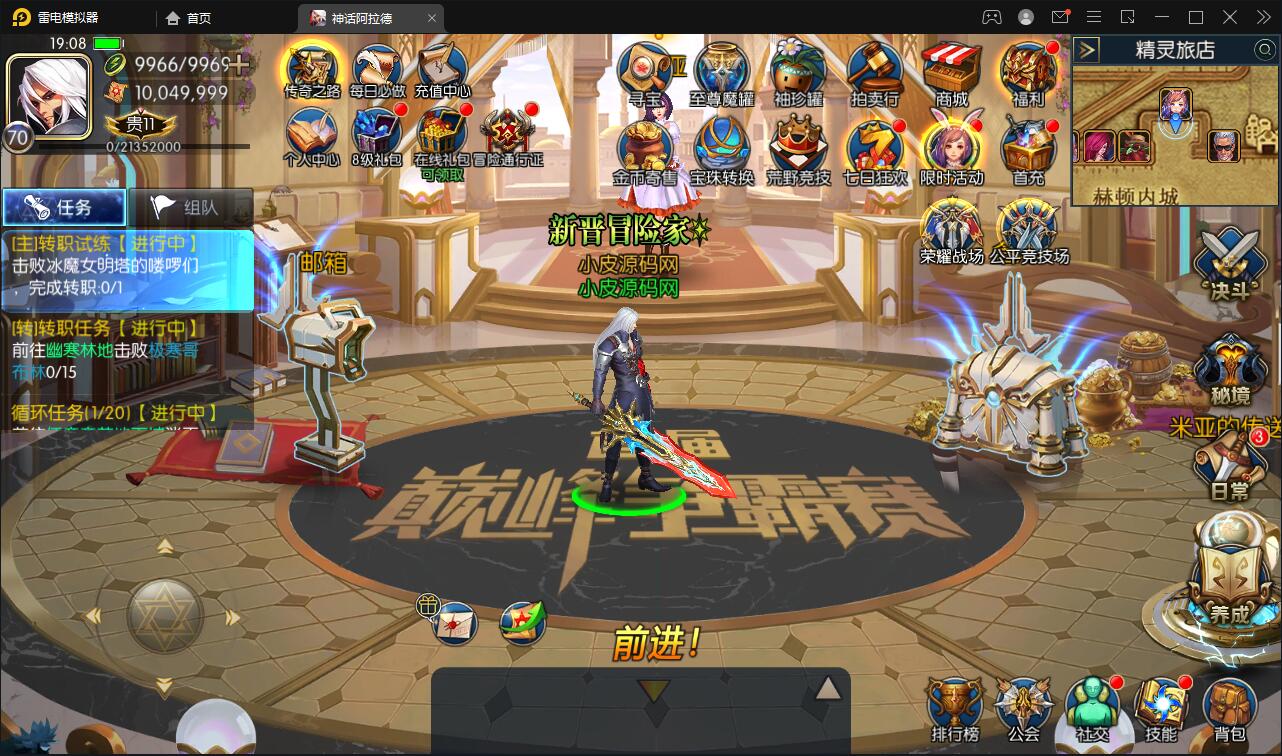Open the 限时活动 limited-time event
This screenshot has width=1282, height=756.
tap(951, 148)
